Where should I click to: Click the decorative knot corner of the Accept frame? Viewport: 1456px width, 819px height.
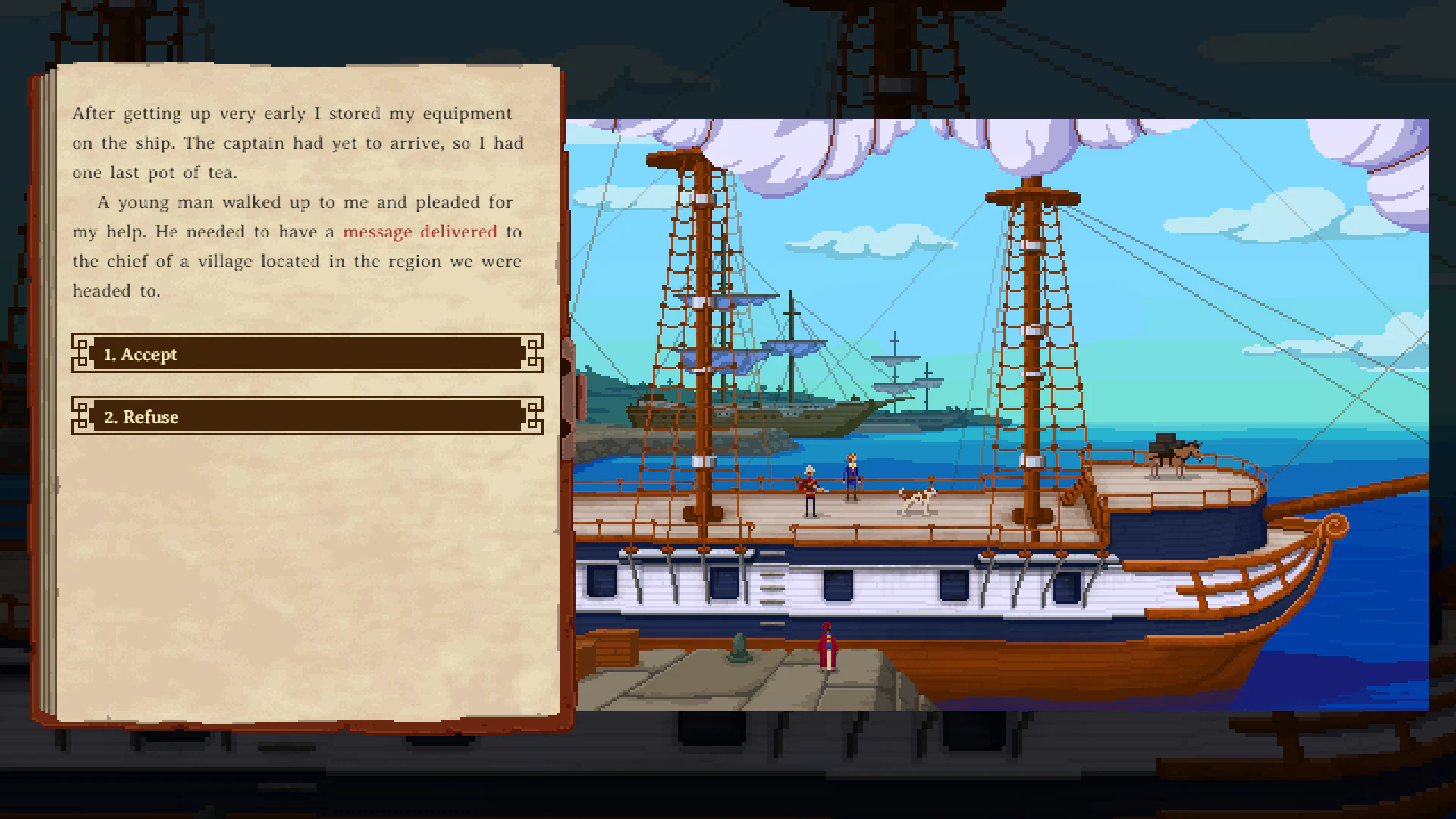point(80,353)
